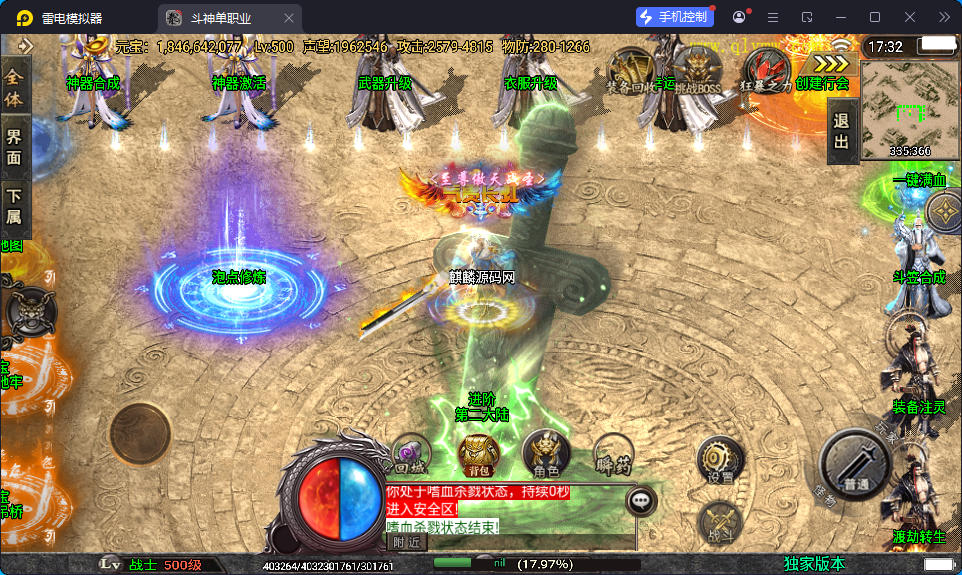
Task: Select the 下属 tab on the left
Action: pyautogui.click(x=14, y=206)
